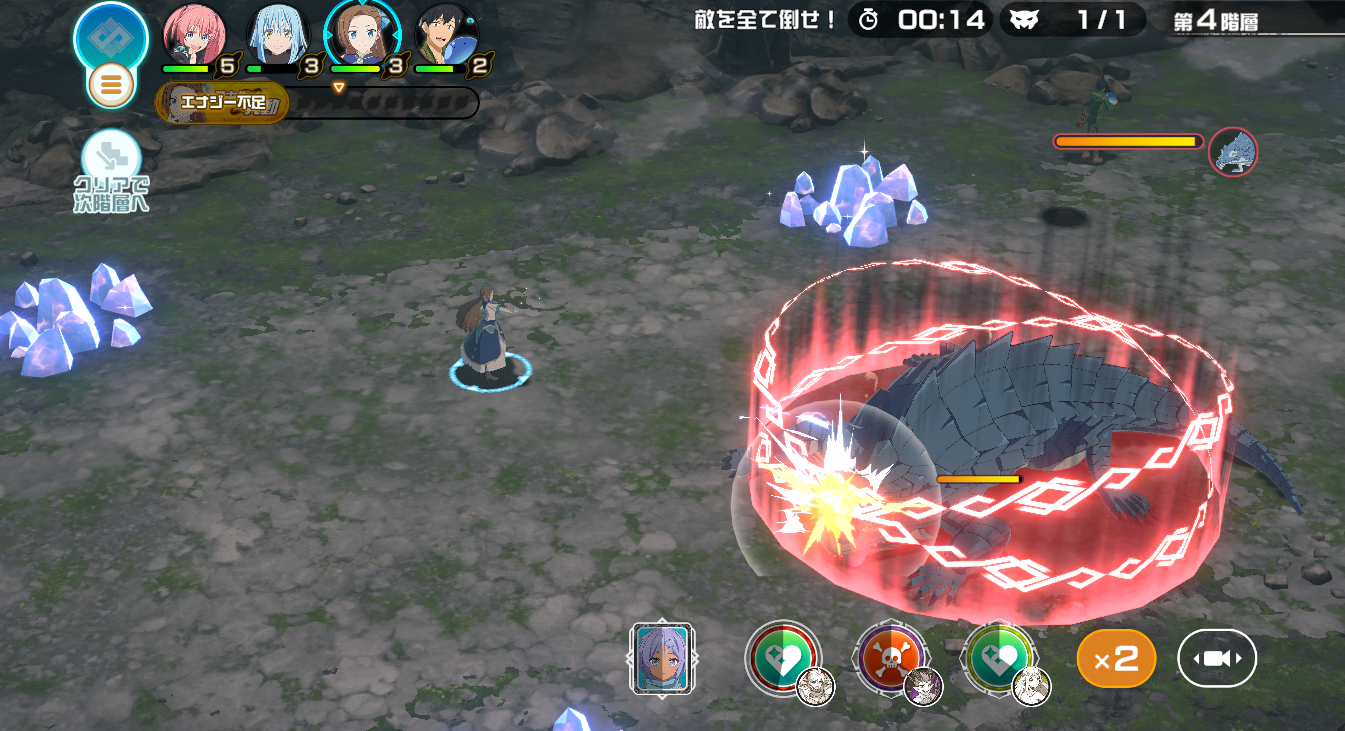Select the purple-haired support character card
This screenshot has width=1345, height=731.
(x=662, y=659)
